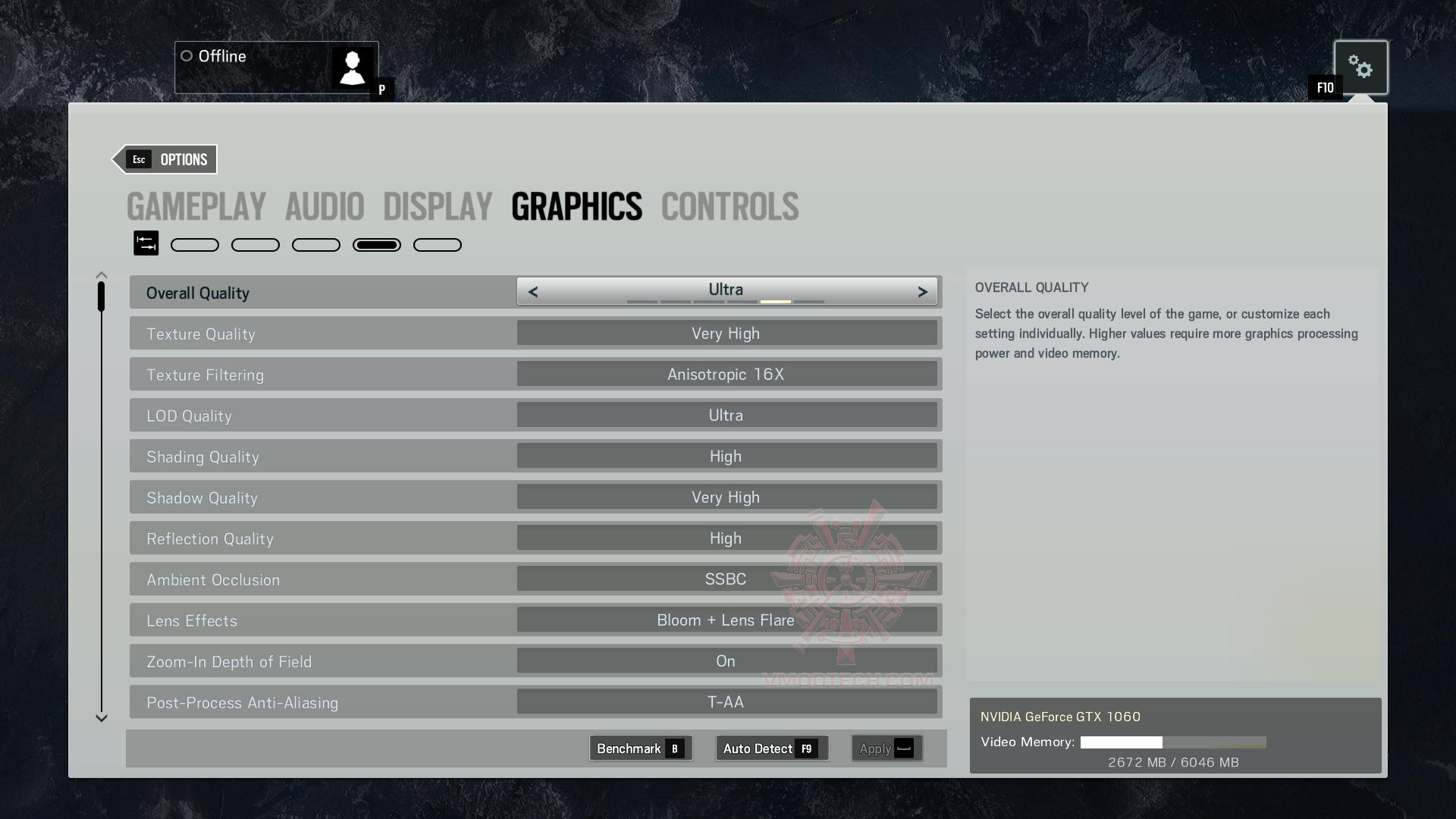Click the player avatar icon

[352, 67]
